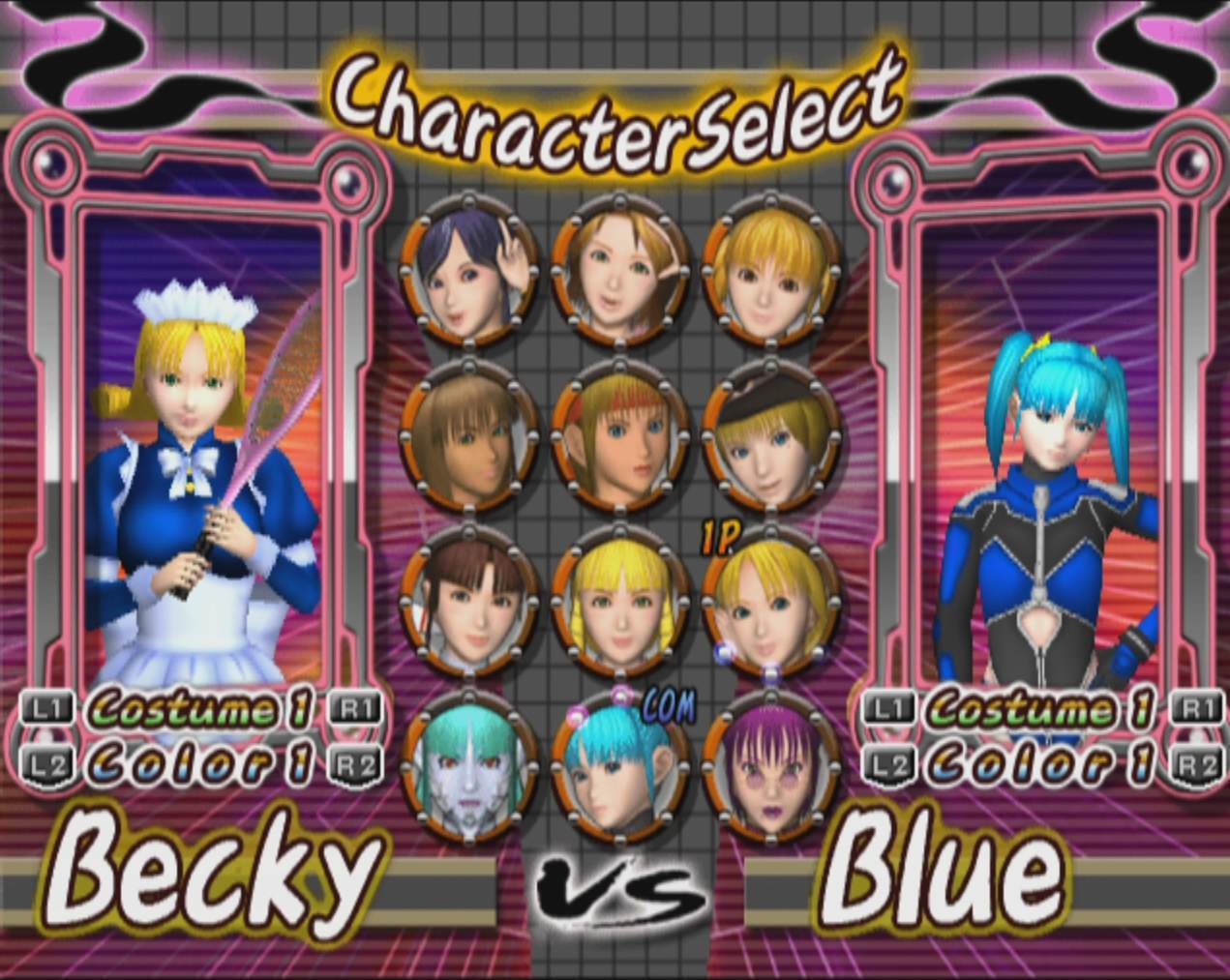Select the yellow-haired girl with braided pigtails
Viewport: 1230px width, 980px height.
pos(619,600)
